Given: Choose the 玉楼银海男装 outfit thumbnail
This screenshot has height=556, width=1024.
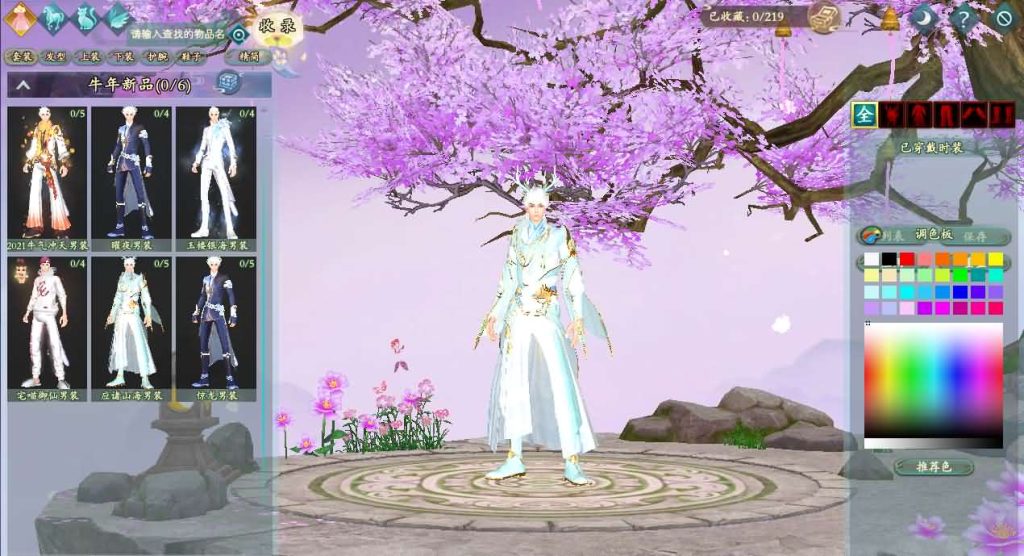Looking at the screenshot, I should 216,172.
